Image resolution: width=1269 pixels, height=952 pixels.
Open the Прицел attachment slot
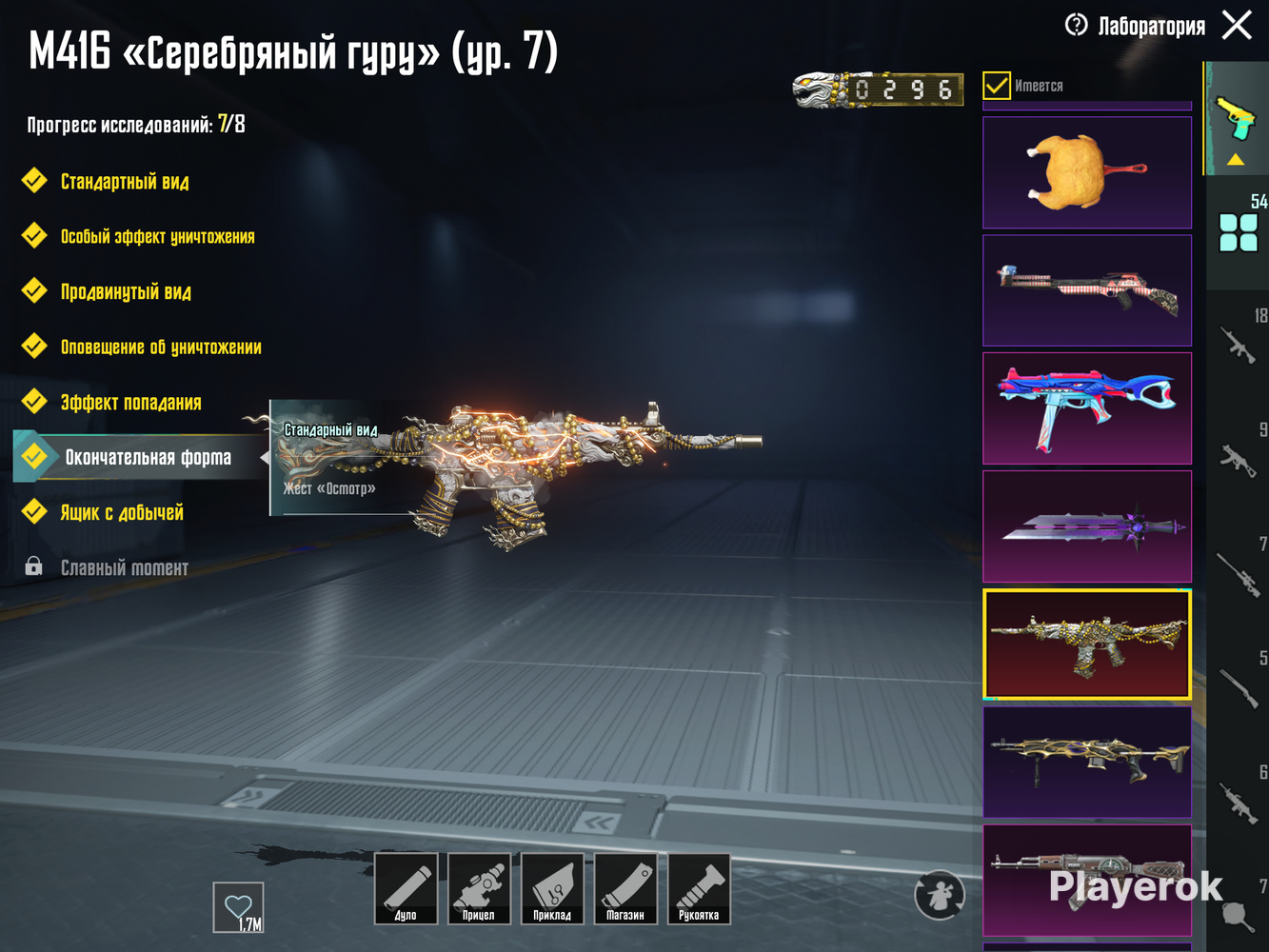coord(479,889)
